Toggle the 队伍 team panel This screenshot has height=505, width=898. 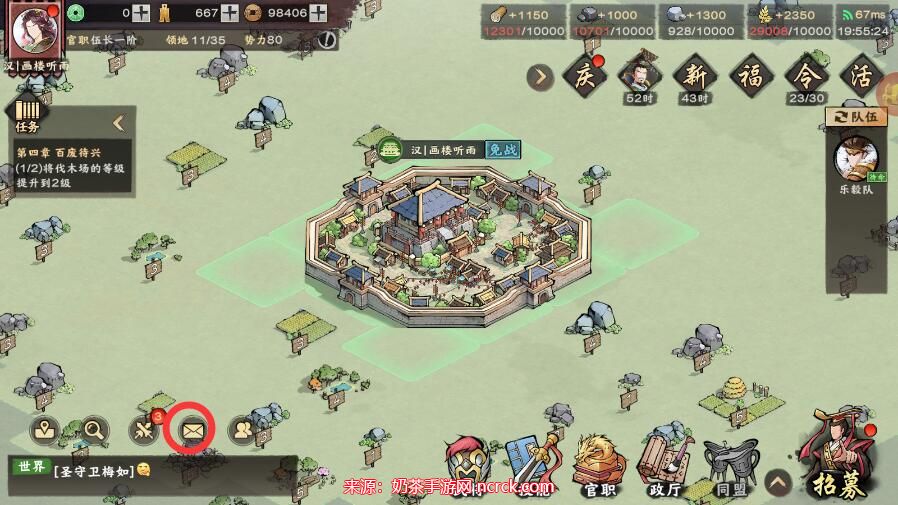coord(856,117)
